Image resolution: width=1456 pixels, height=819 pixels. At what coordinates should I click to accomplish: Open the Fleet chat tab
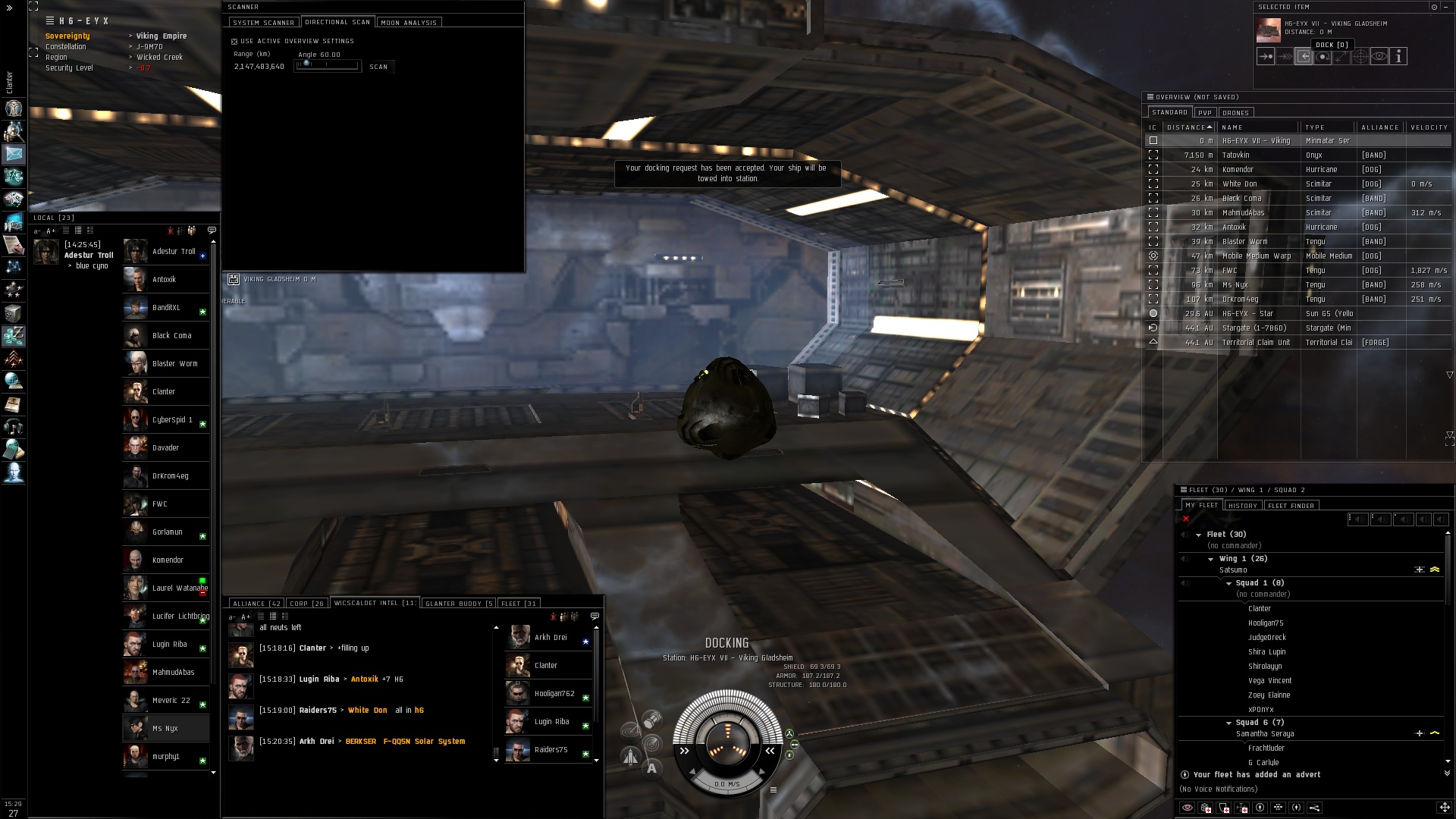(x=519, y=604)
